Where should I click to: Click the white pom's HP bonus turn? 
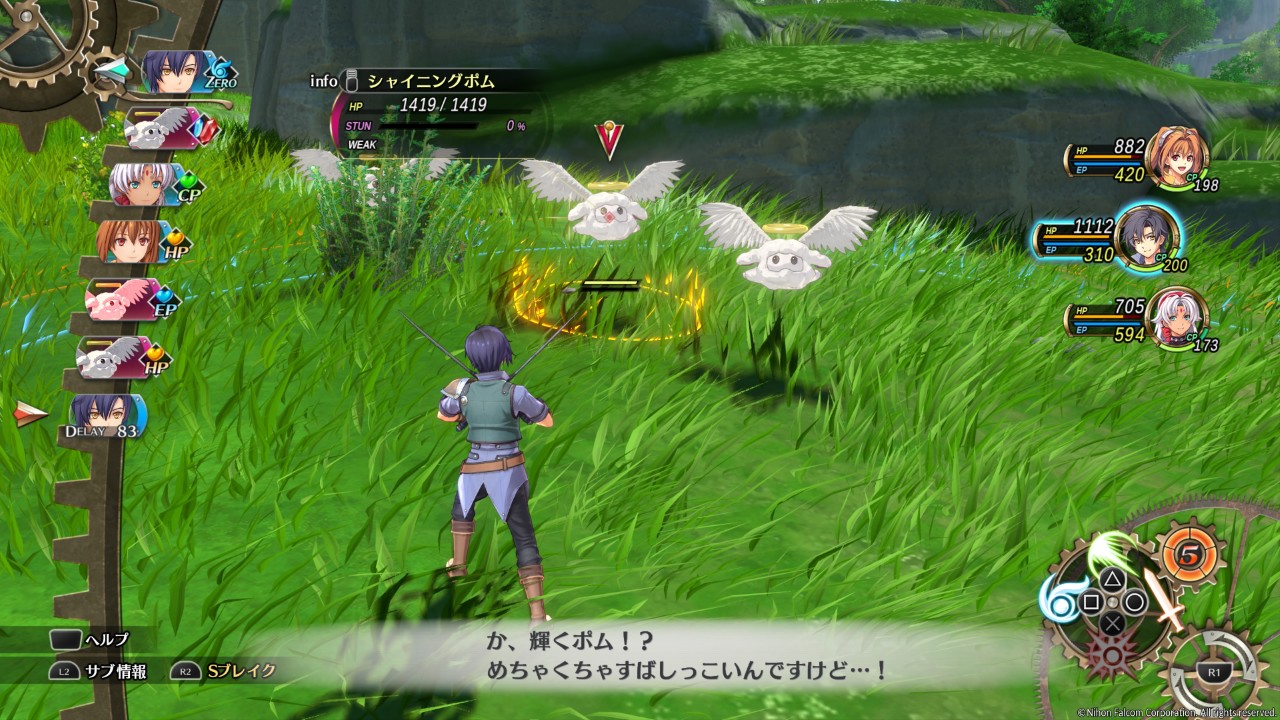118,357
